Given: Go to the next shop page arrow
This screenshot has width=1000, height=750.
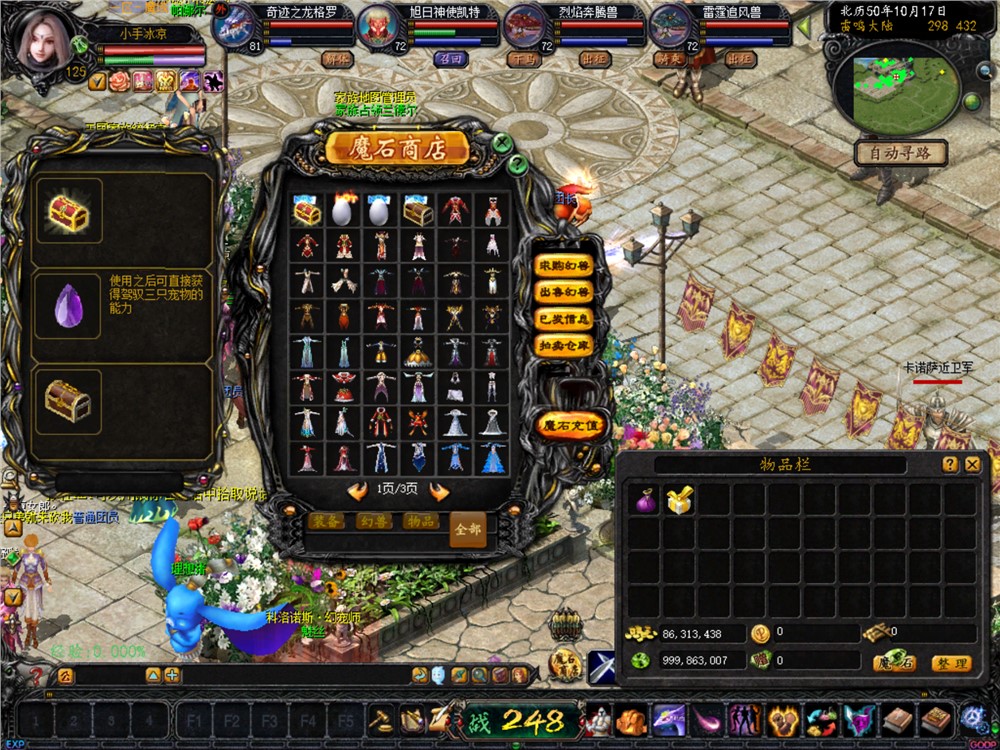Looking at the screenshot, I should tap(438, 490).
